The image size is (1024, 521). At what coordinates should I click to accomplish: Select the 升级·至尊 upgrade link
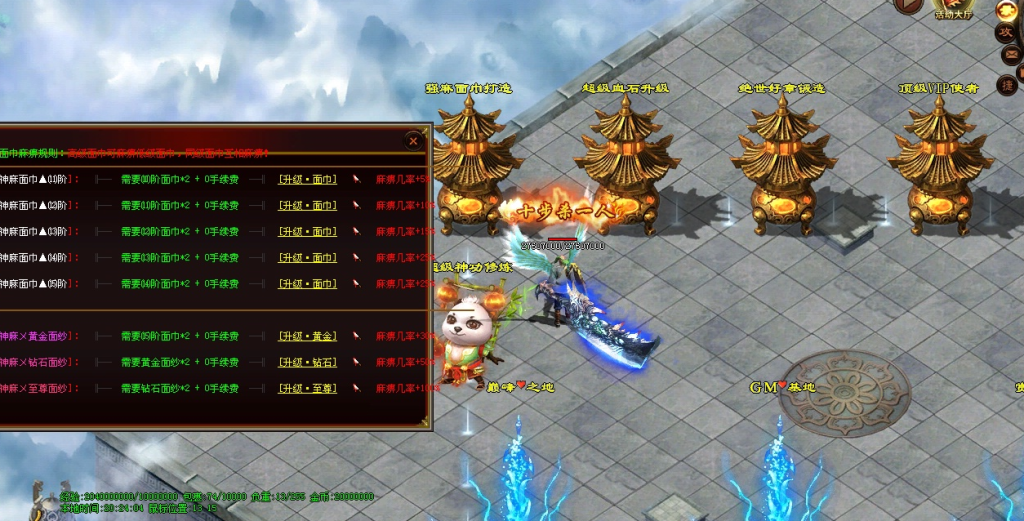pyautogui.click(x=307, y=388)
